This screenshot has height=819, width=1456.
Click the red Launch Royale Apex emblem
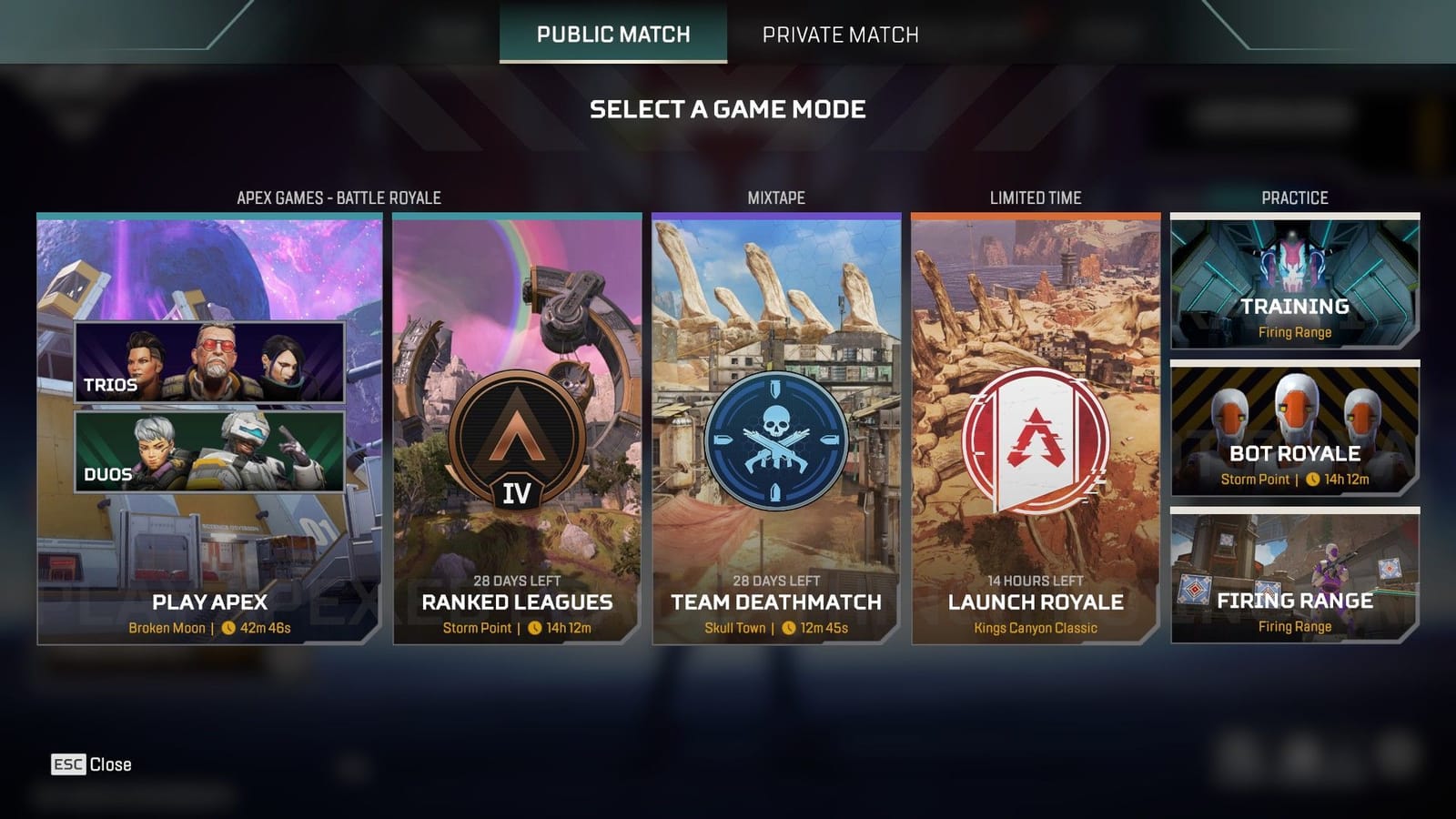pyautogui.click(x=1038, y=443)
